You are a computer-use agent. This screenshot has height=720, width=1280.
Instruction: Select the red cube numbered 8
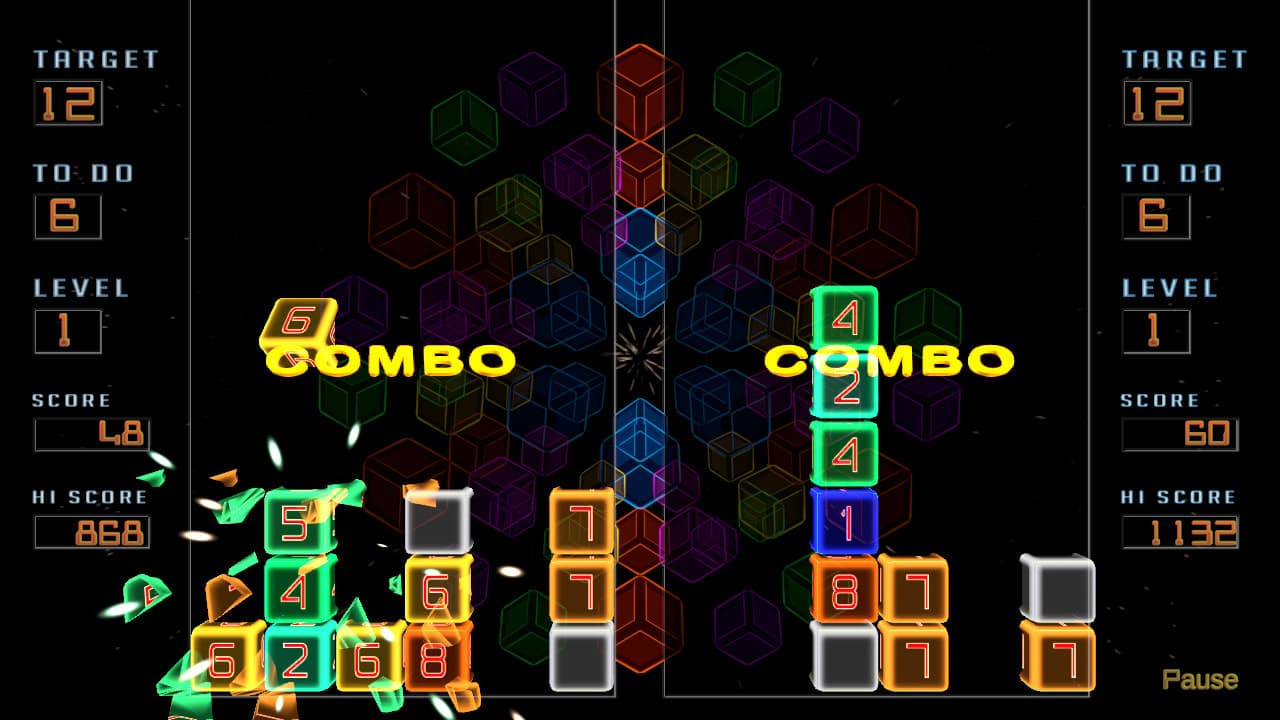coord(432,655)
